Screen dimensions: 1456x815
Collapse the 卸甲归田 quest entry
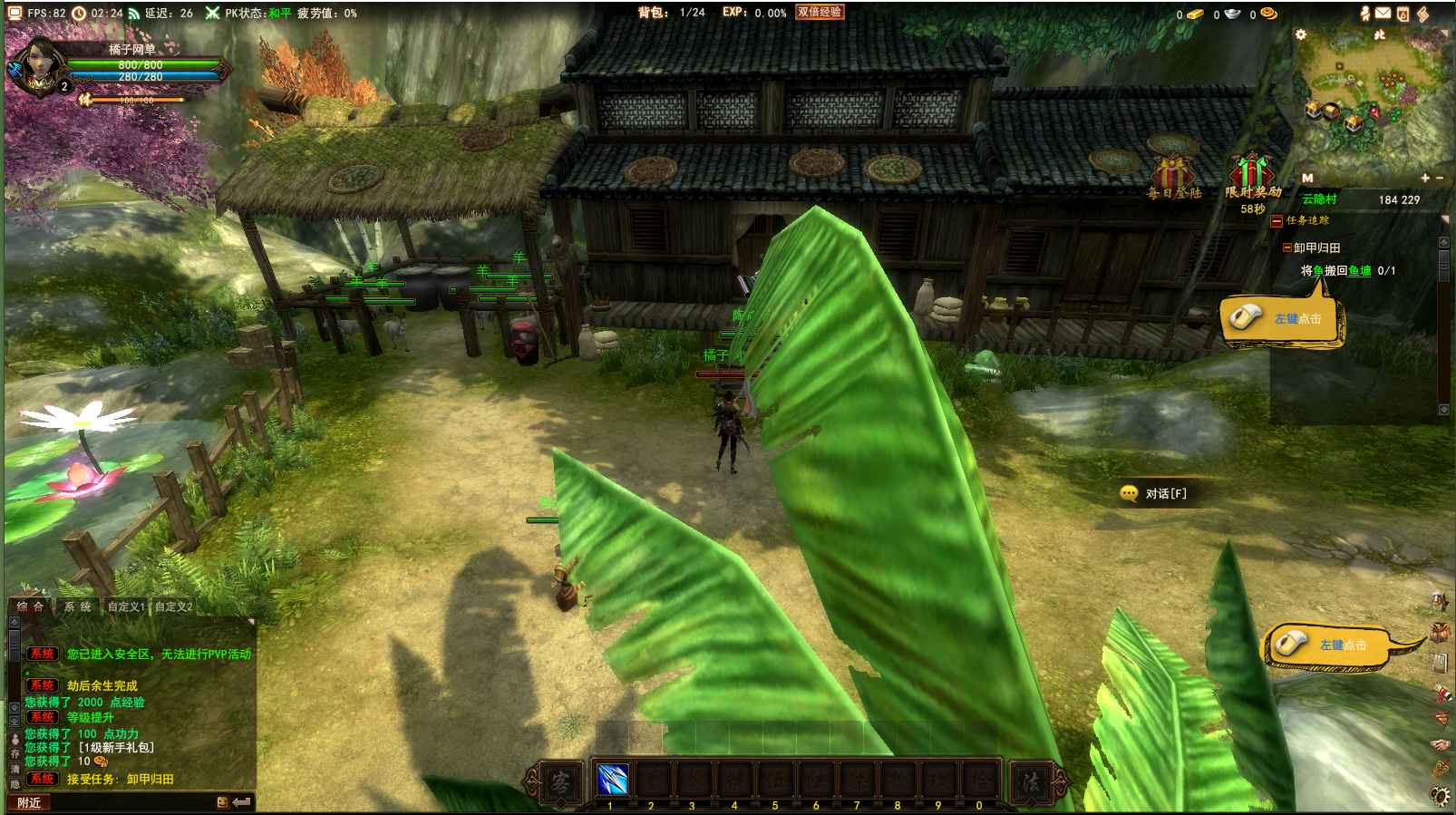[1287, 247]
